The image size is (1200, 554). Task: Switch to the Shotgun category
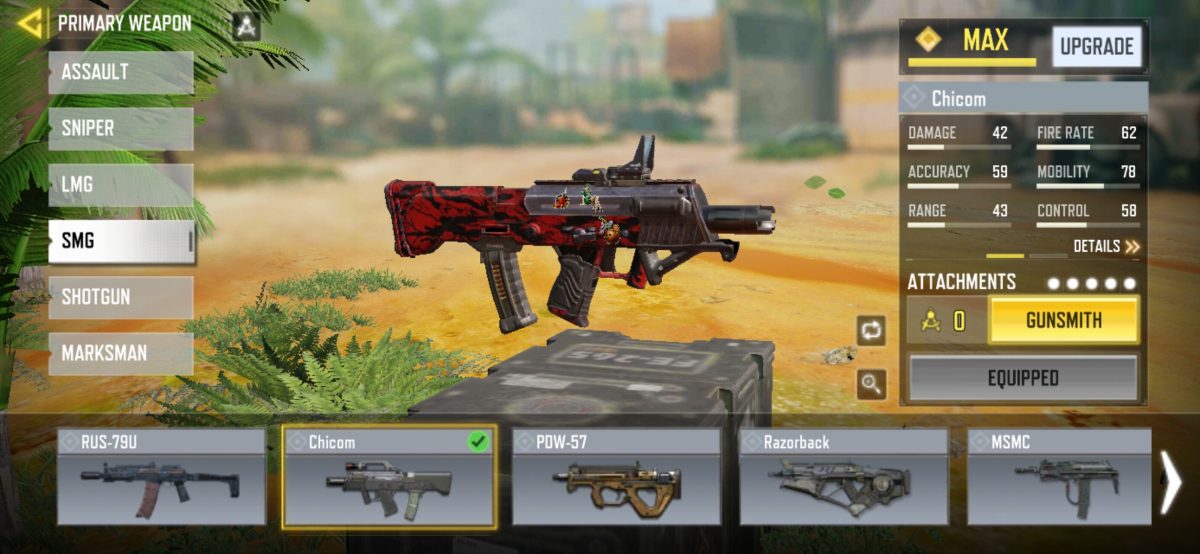click(120, 297)
